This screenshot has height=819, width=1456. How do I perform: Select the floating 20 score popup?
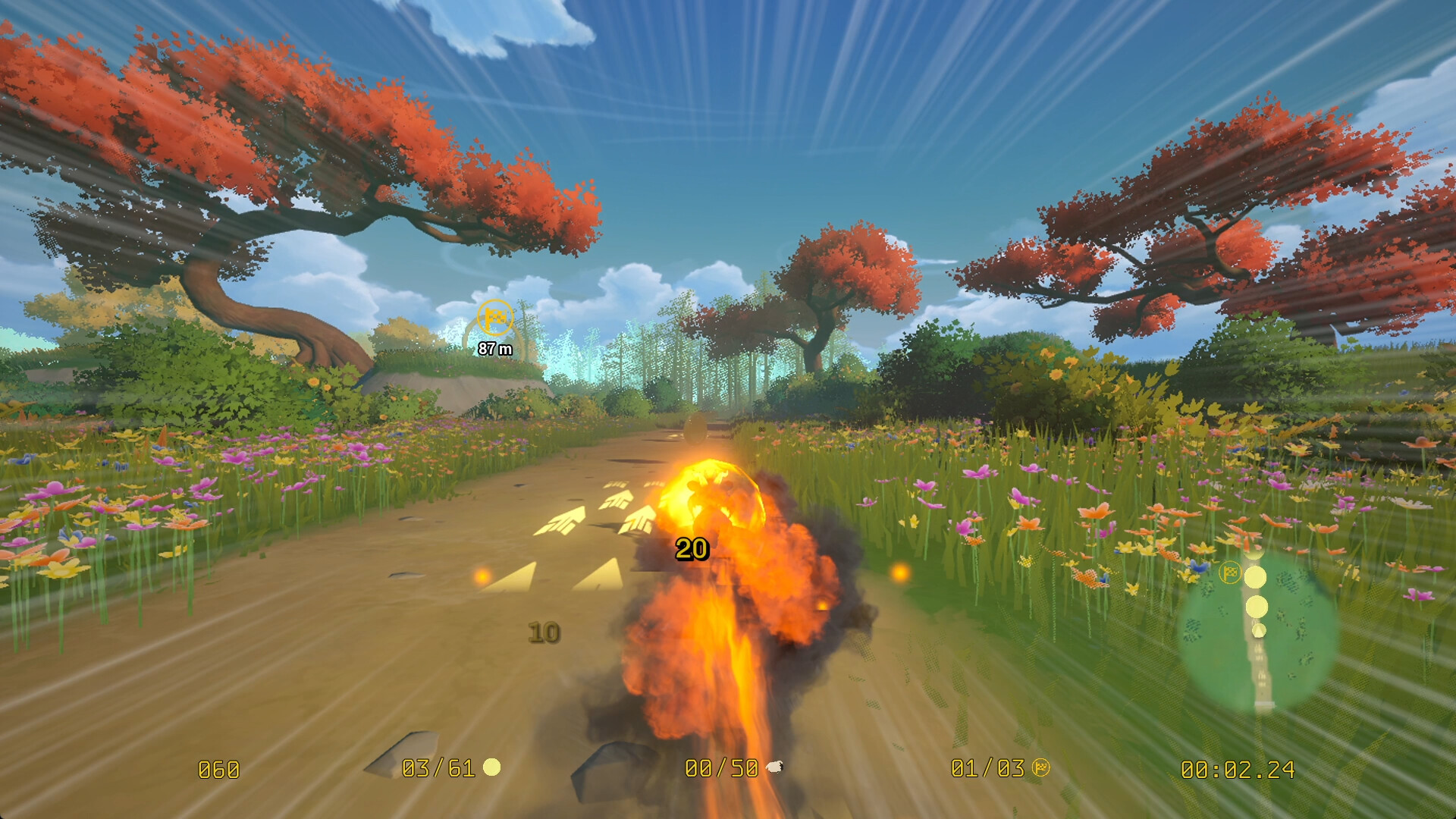click(x=692, y=550)
